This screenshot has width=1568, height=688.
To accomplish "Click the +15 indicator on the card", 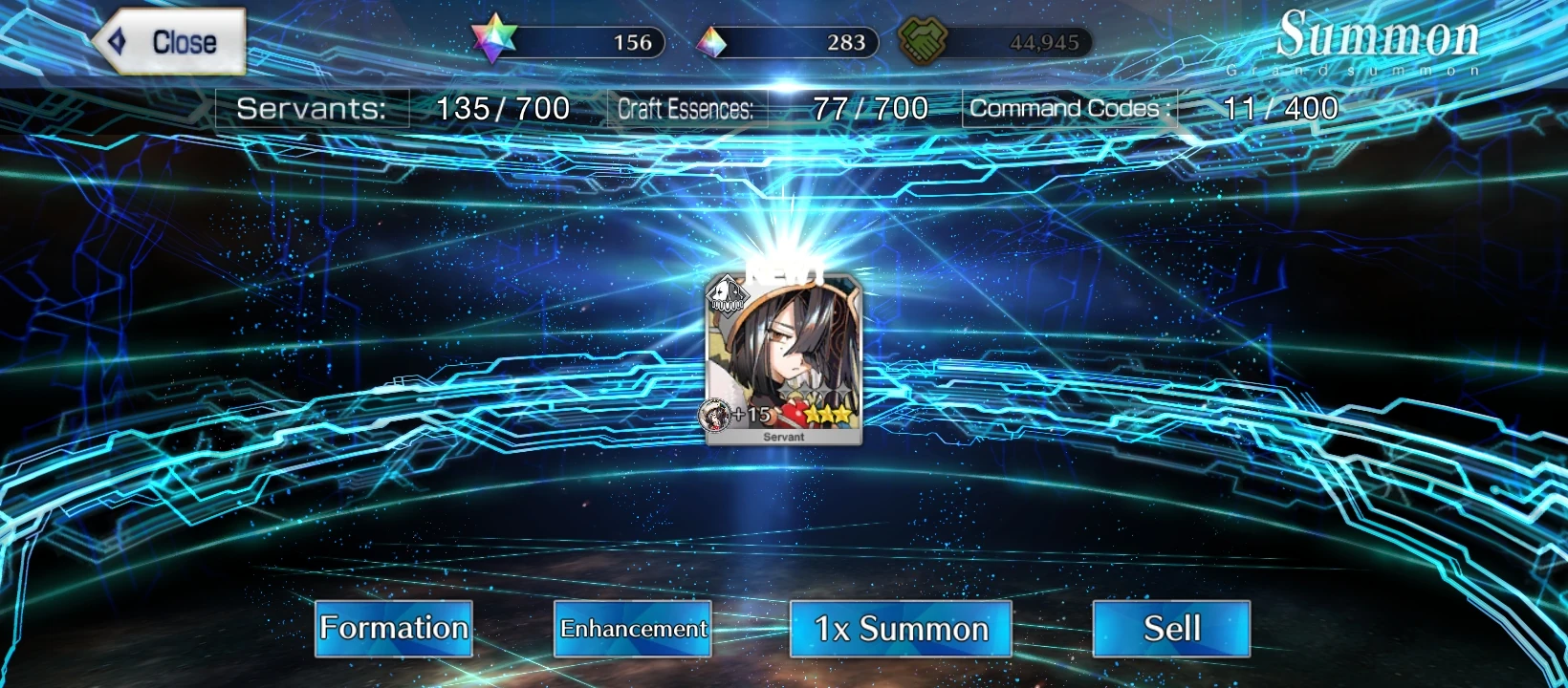I will click(753, 414).
